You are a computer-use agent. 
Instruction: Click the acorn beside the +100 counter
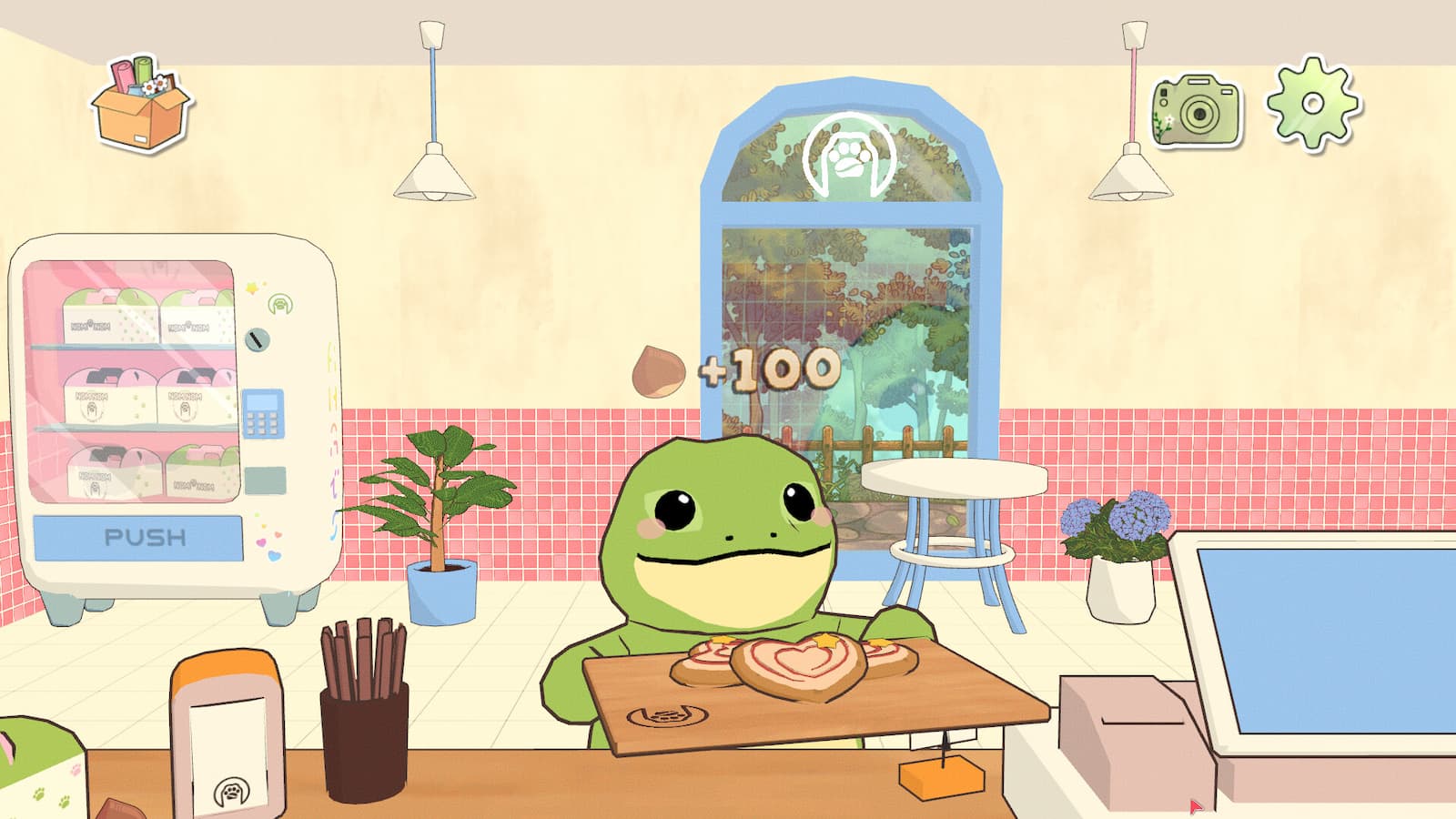(x=659, y=368)
